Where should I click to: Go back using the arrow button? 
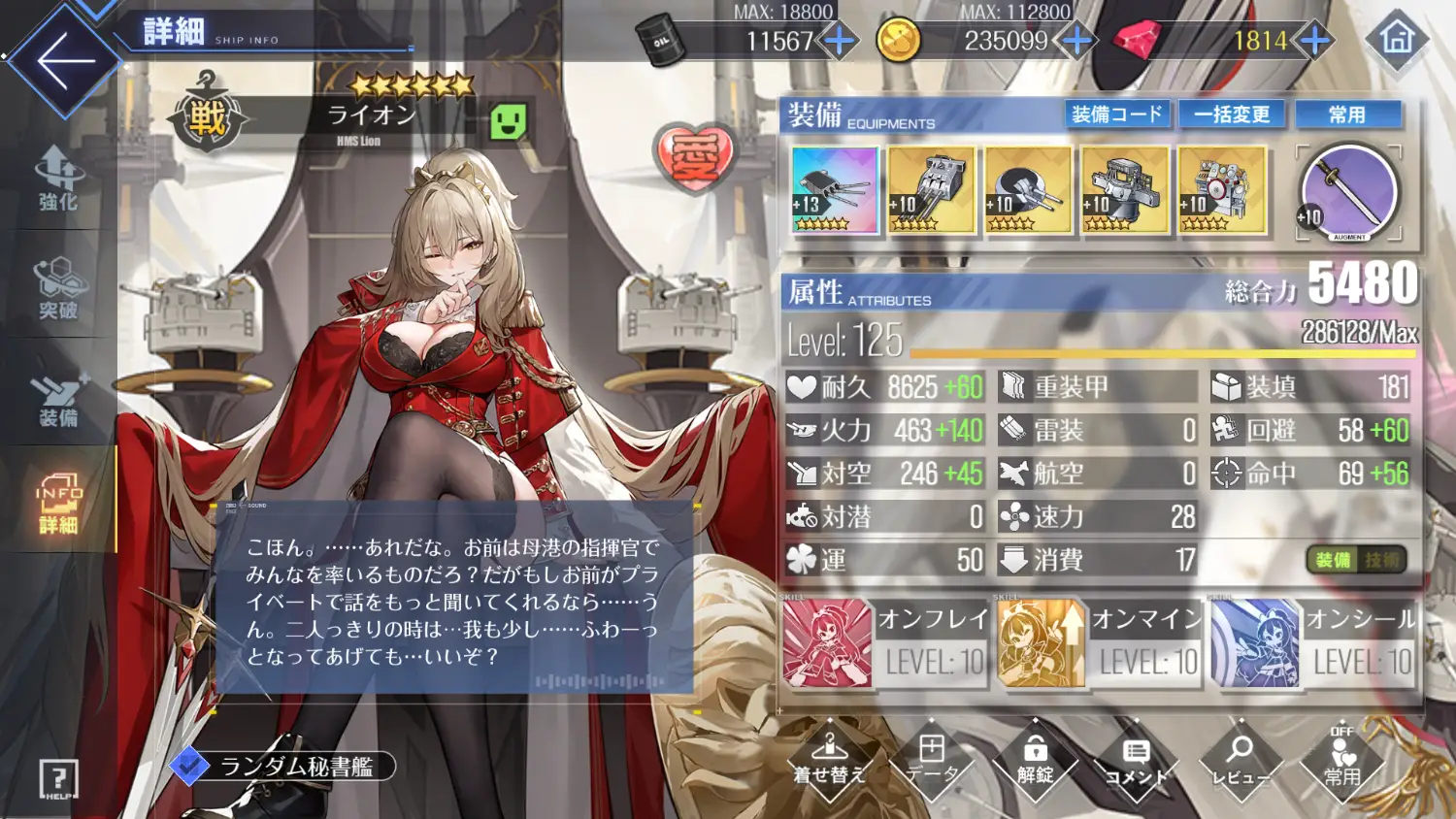[x=64, y=60]
